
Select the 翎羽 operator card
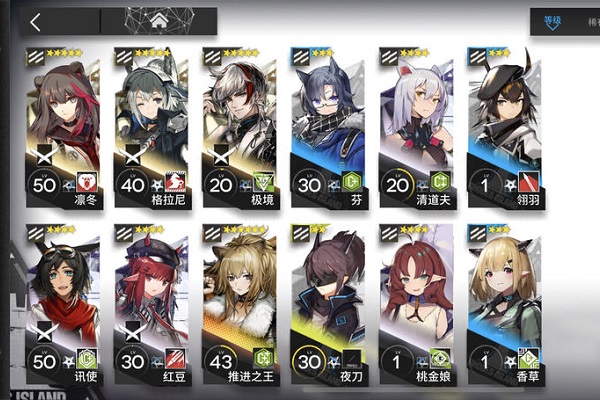point(502,125)
